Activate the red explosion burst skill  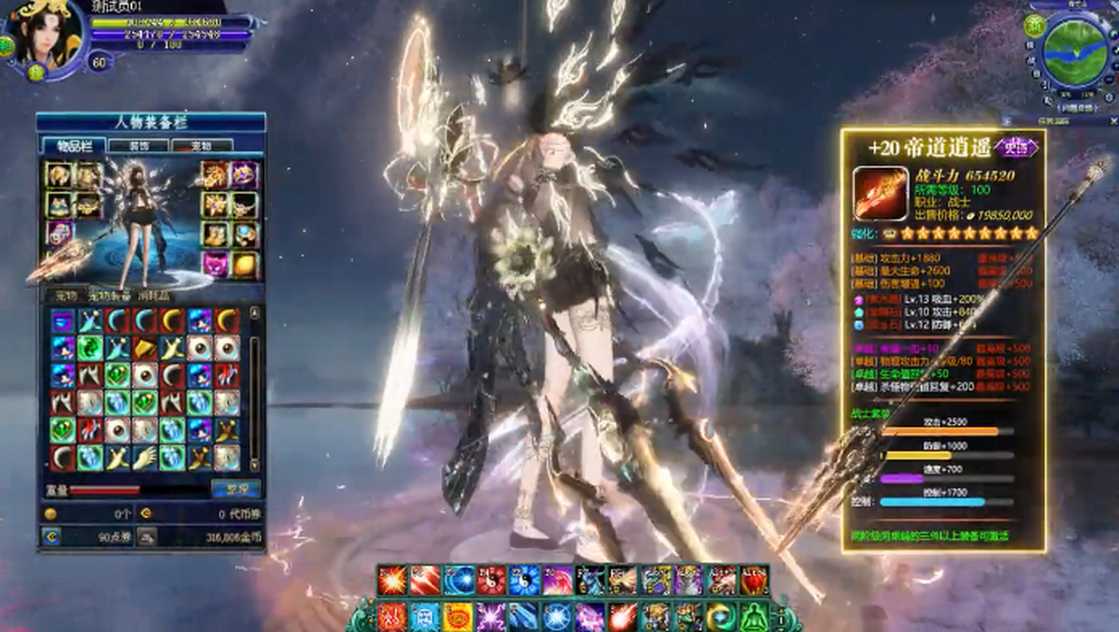[x=392, y=581]
